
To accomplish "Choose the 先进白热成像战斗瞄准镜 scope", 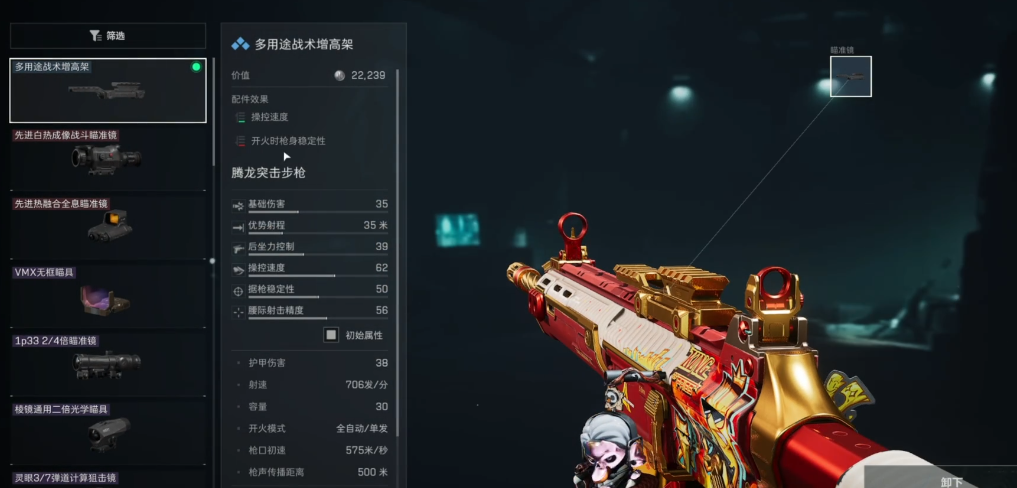I will tap(108, 158).
